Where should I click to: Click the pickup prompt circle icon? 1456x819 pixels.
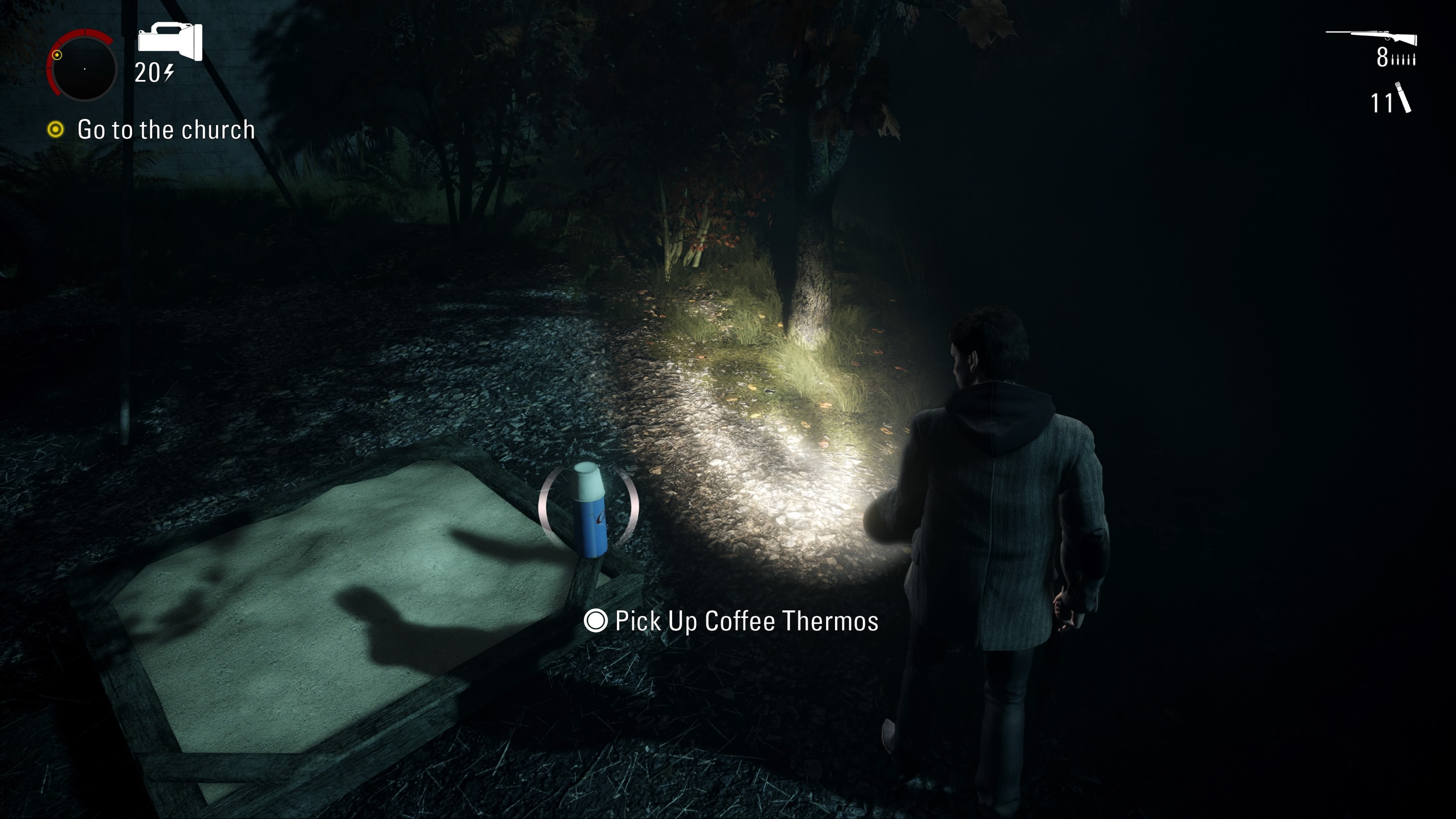(x=596, y=621)
